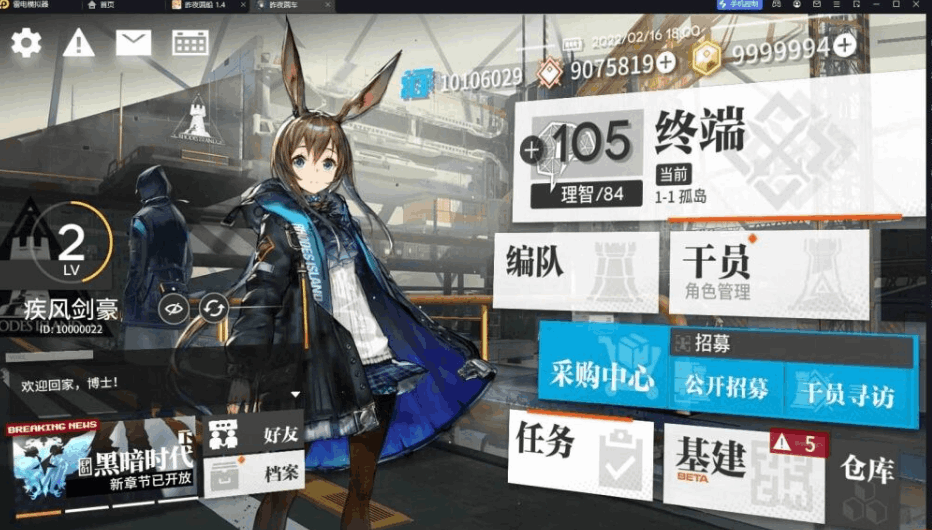Screen dimensions: 932x530
Task: Enter the 采购中心 store
Action: (x=602, y=377)
